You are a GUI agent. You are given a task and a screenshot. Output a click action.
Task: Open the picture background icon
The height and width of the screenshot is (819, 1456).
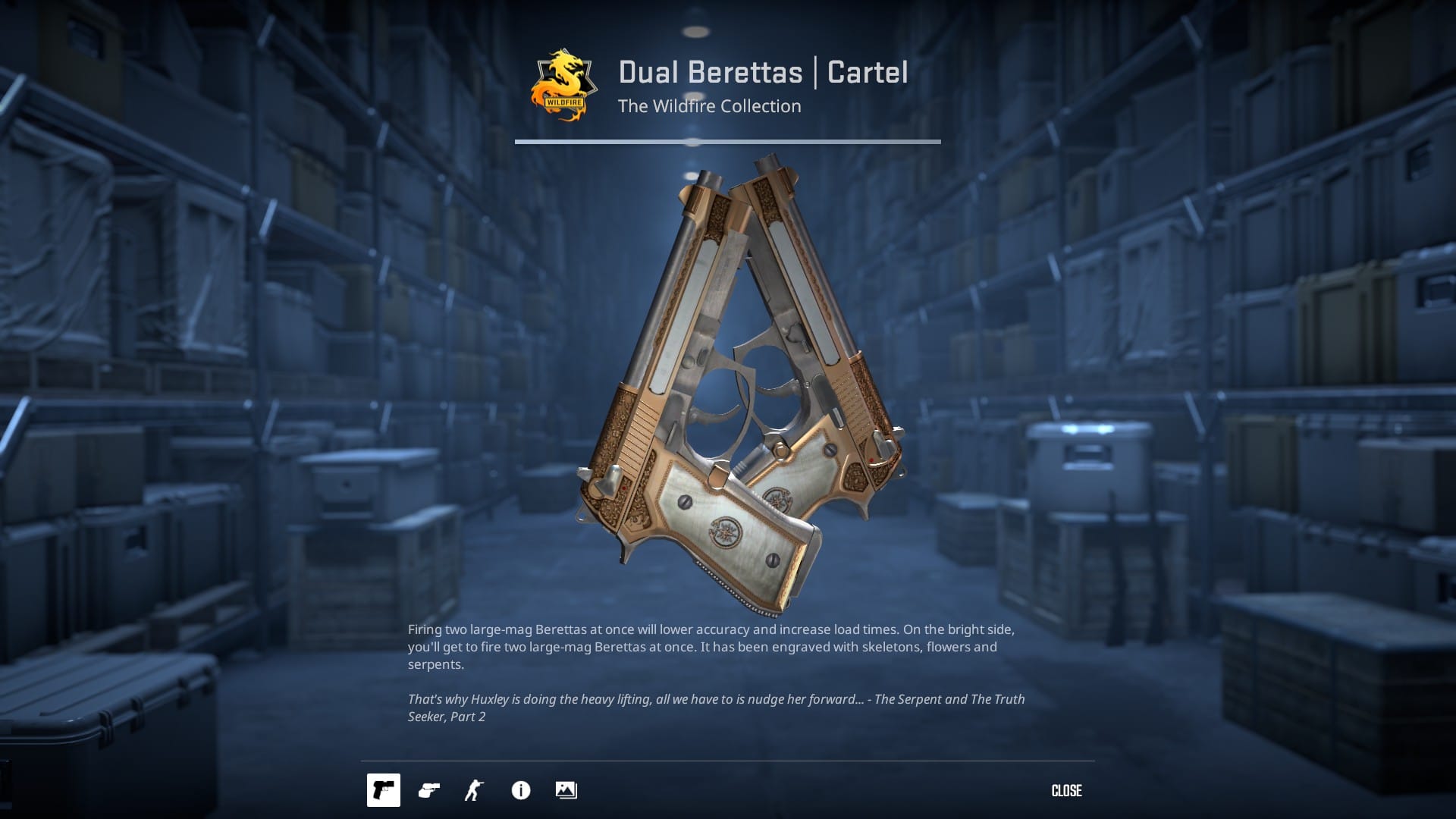pyautogui.click(x=566, y=790)
